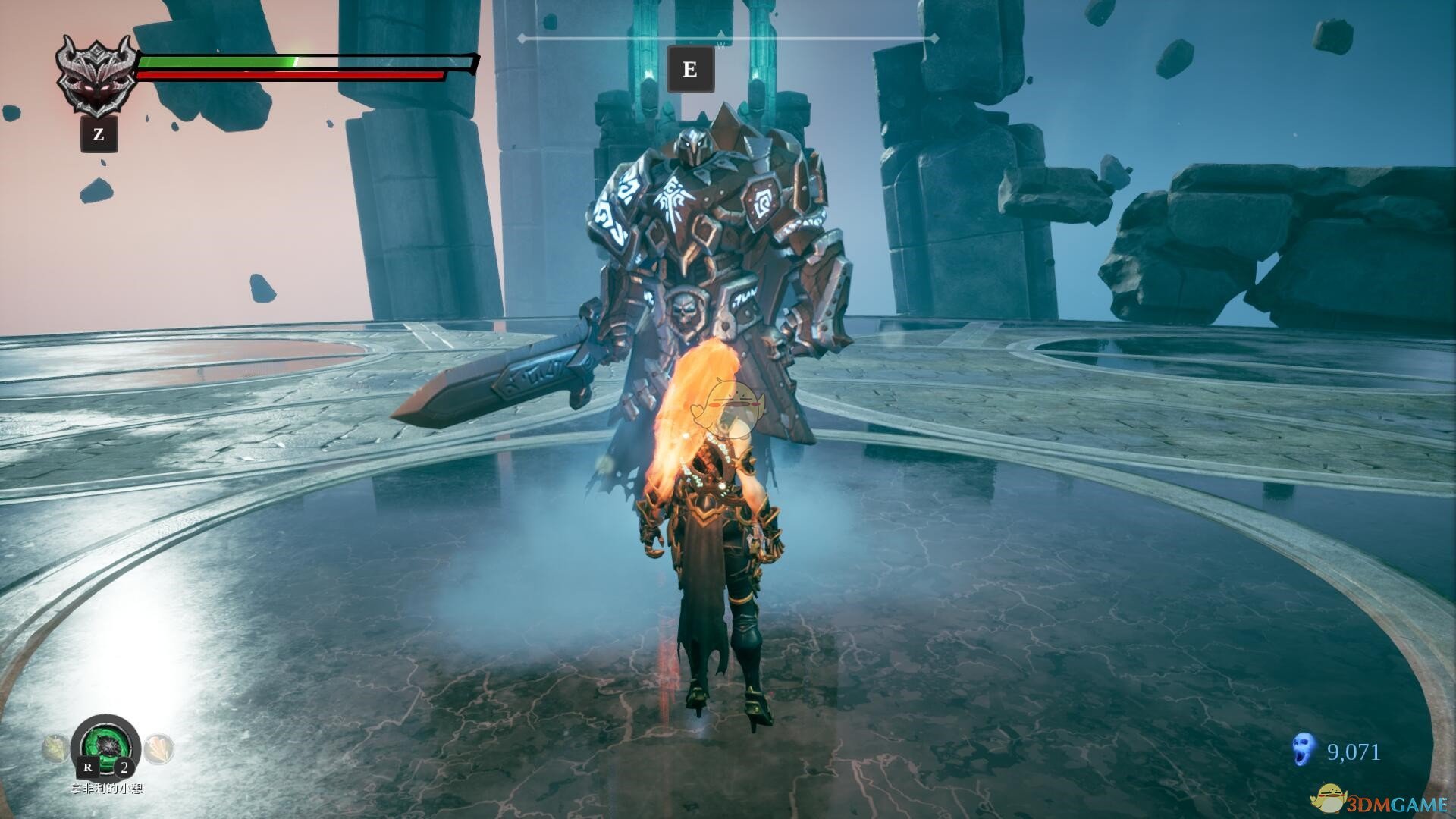This screenshot has height=819, width=1456.
Task: Use the green Nephilim's Respite healing item
Action: pyautogui.click(x=106, y=745)
